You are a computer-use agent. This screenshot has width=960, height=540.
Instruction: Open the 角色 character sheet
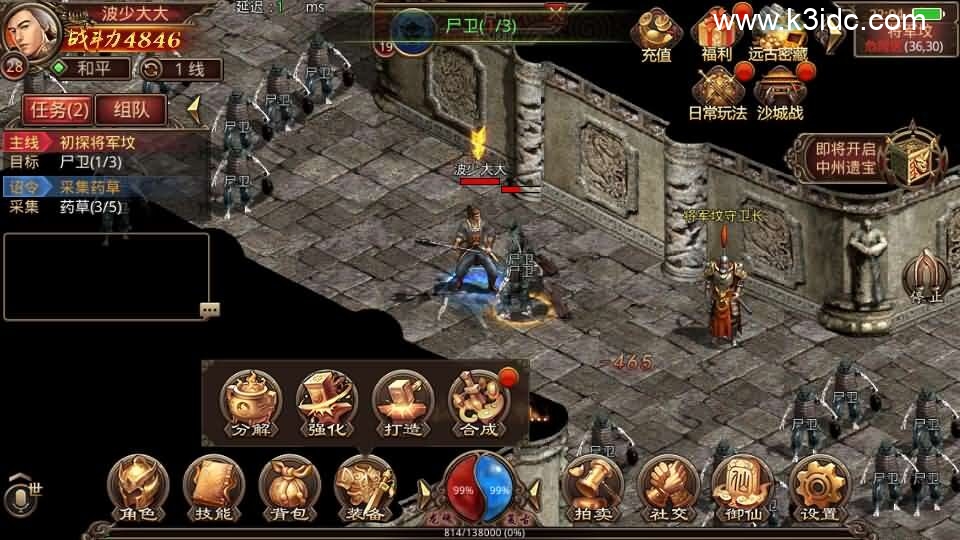tap(138, 490)
